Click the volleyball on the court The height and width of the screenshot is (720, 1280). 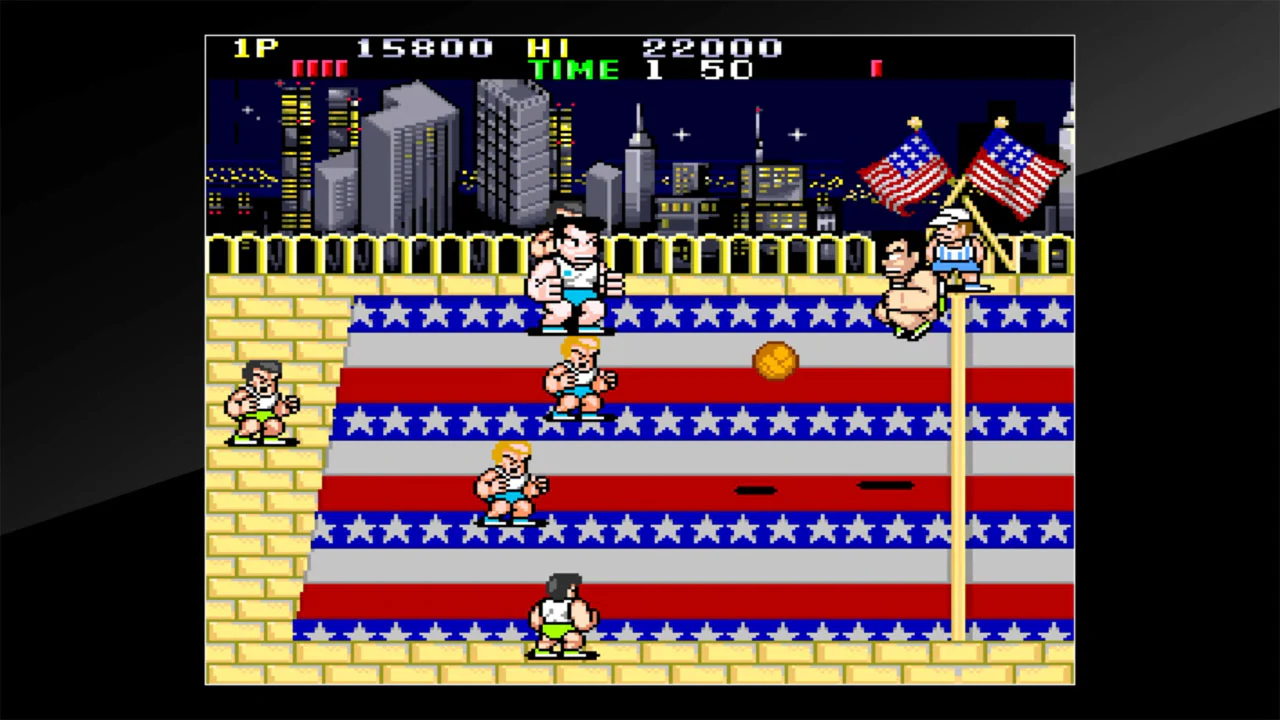(775, 362)
